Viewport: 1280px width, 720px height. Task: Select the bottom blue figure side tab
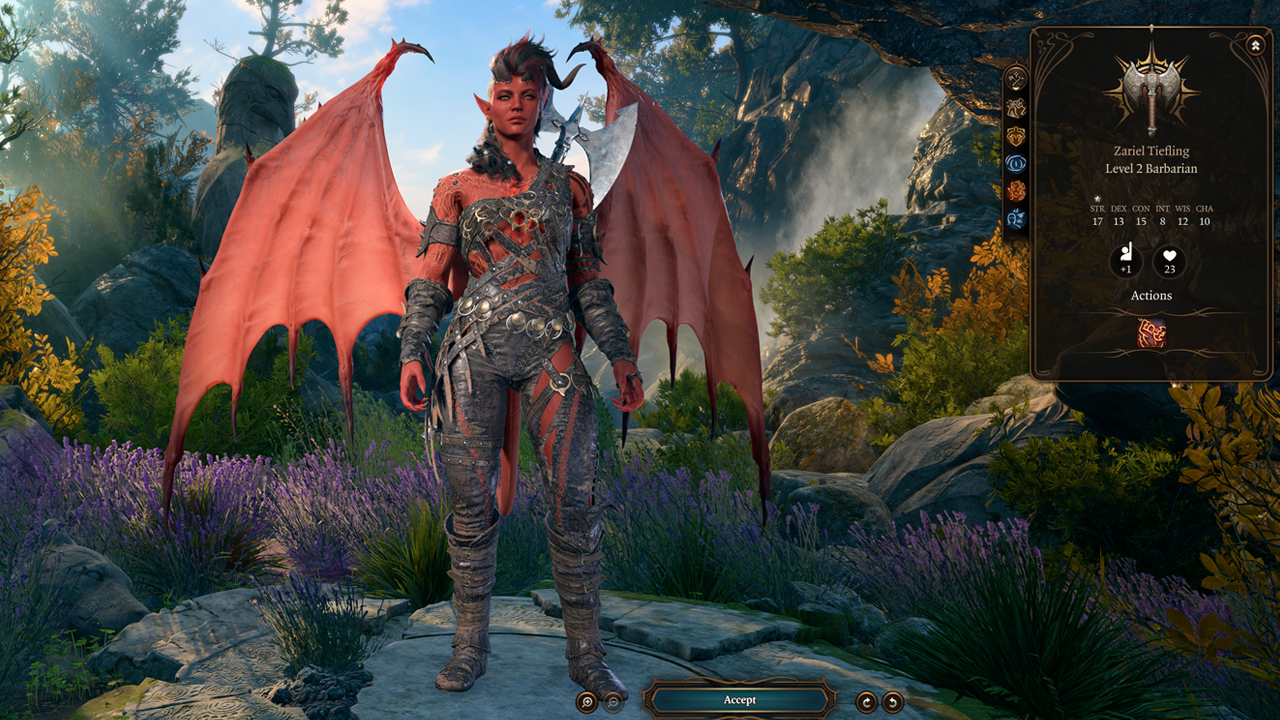1016,218
